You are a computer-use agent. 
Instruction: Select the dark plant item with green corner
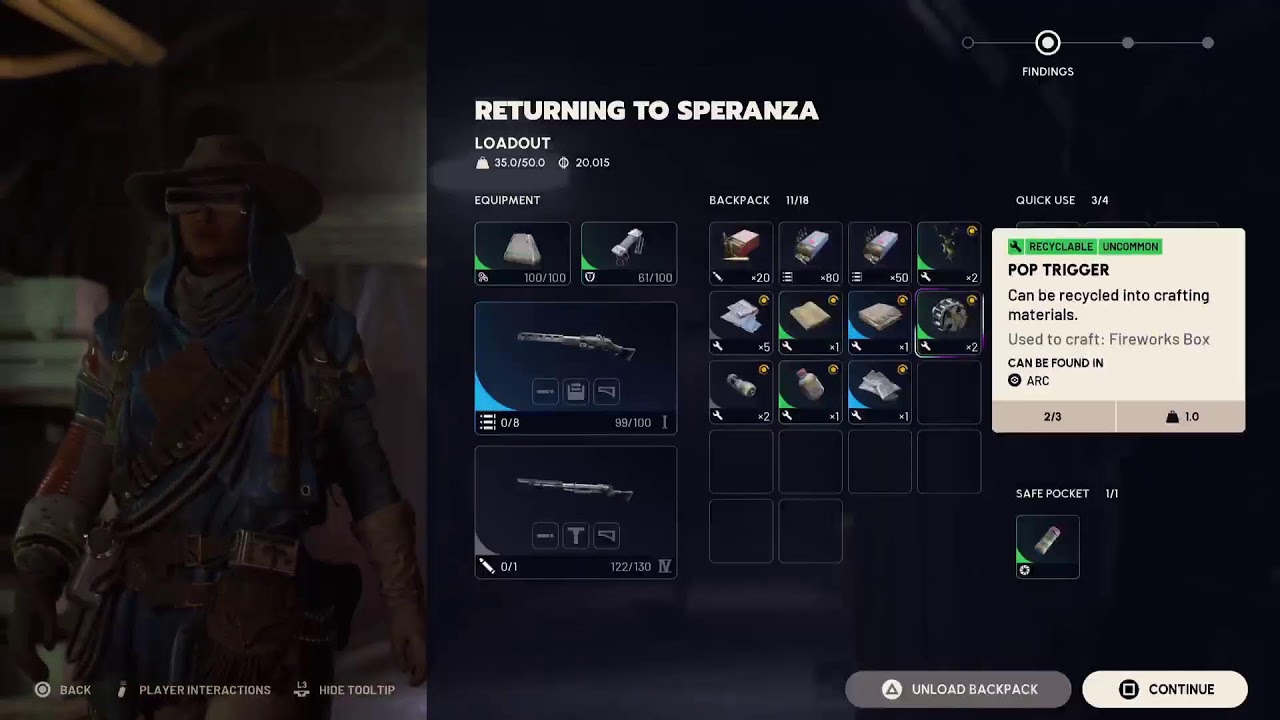[949, 254]
